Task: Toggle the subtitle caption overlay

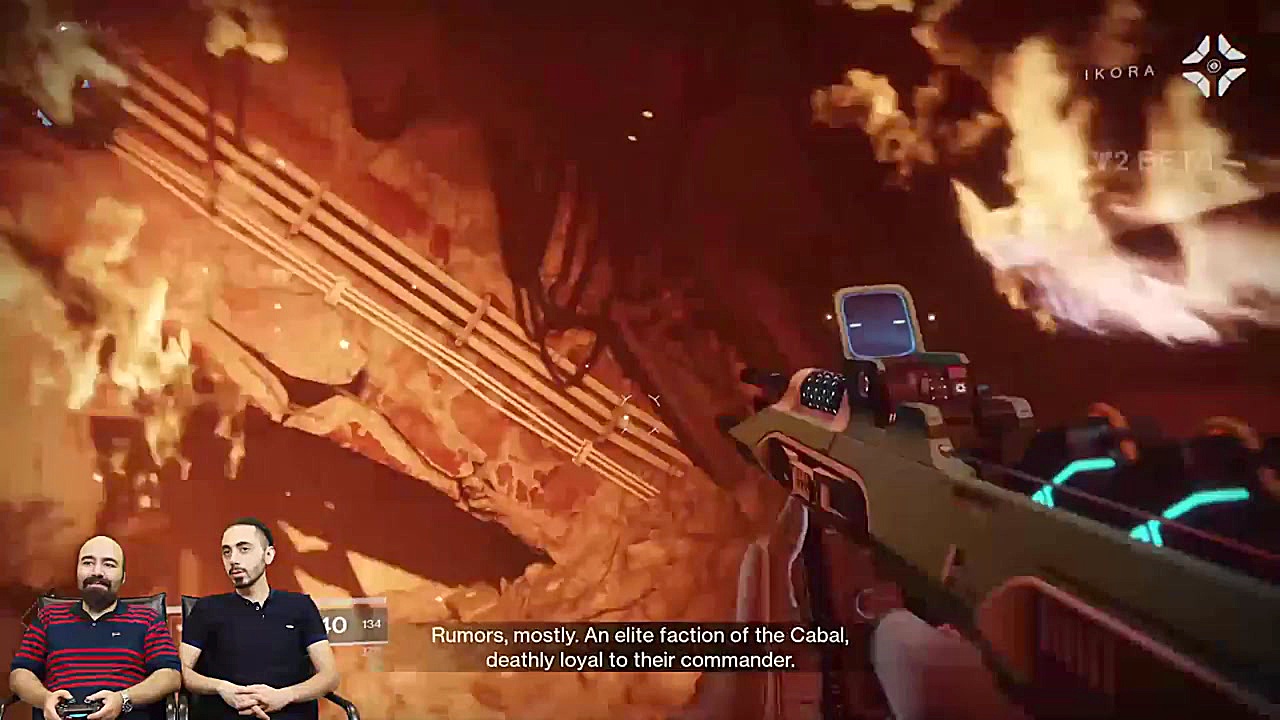Action: [640, 645]
